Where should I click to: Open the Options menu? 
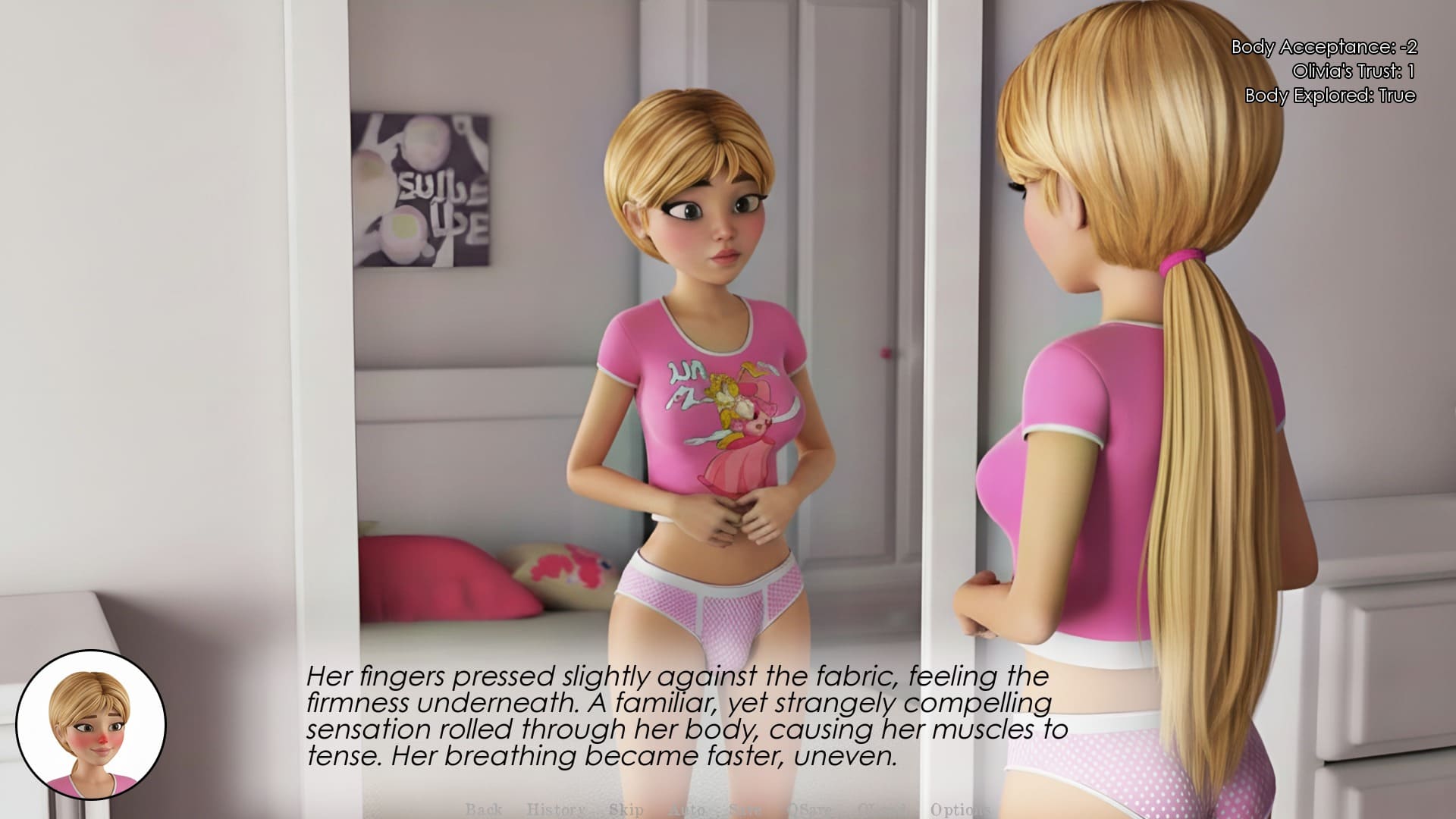960,809
